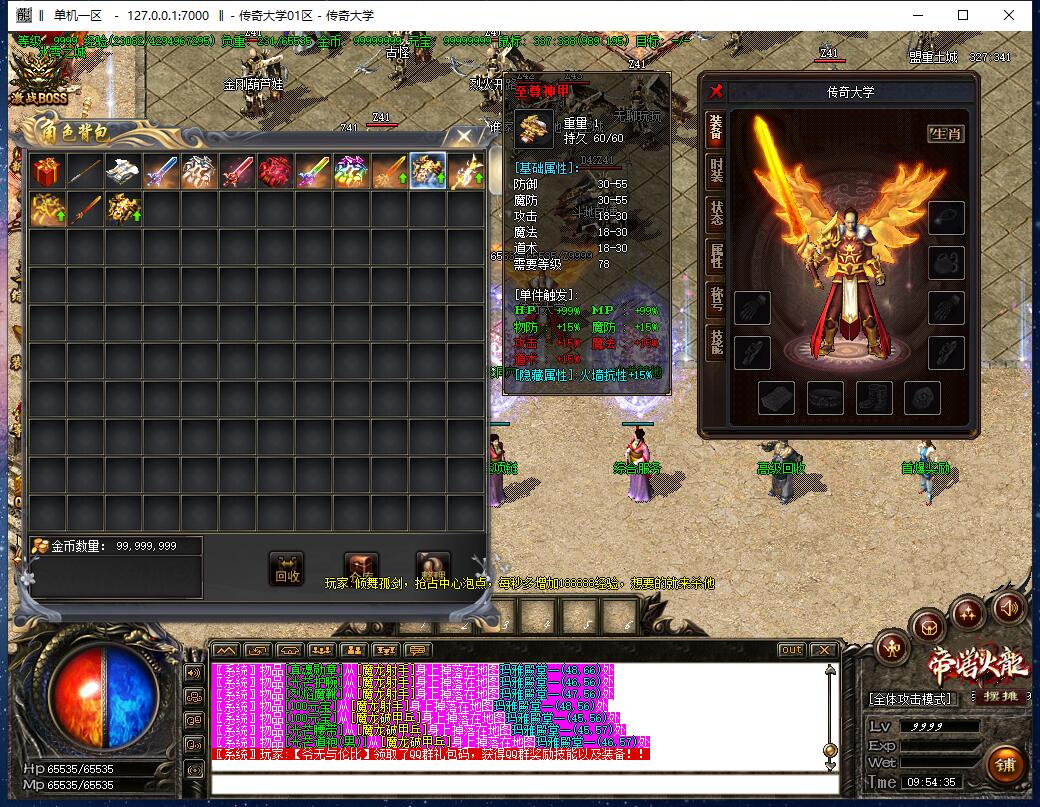Screen dimensions: 1040x807
Task: Click the 回收 recycle button
Action: click(x=287, y=569)
